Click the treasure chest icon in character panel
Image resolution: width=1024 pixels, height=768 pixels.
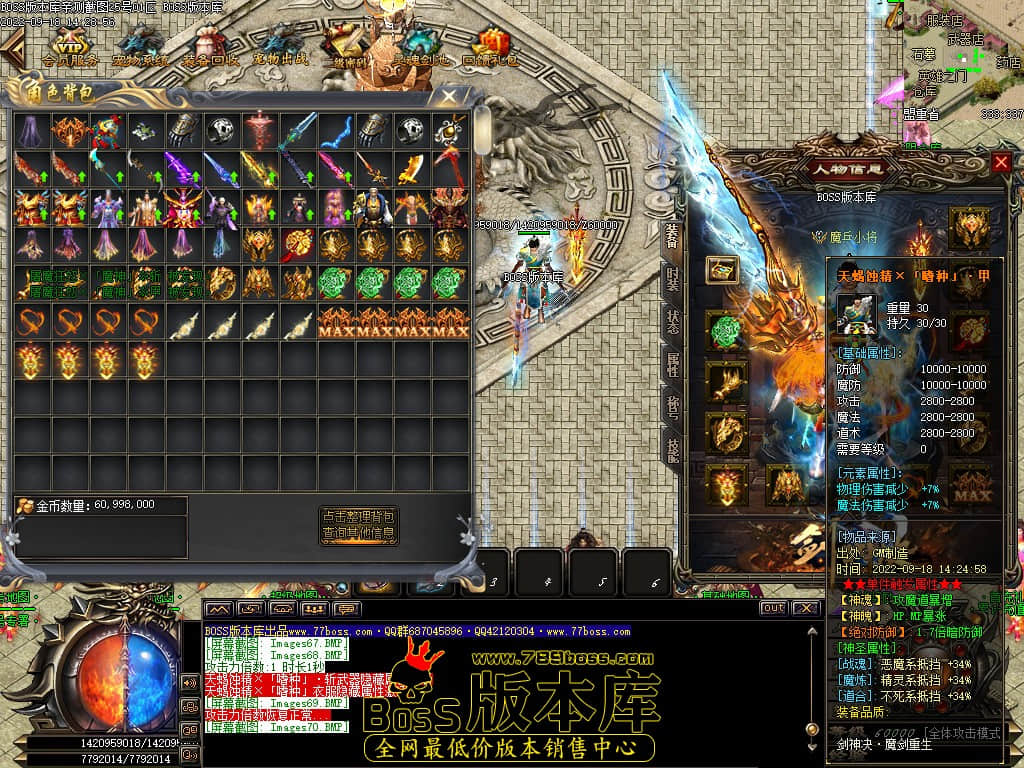click(722, 270)
